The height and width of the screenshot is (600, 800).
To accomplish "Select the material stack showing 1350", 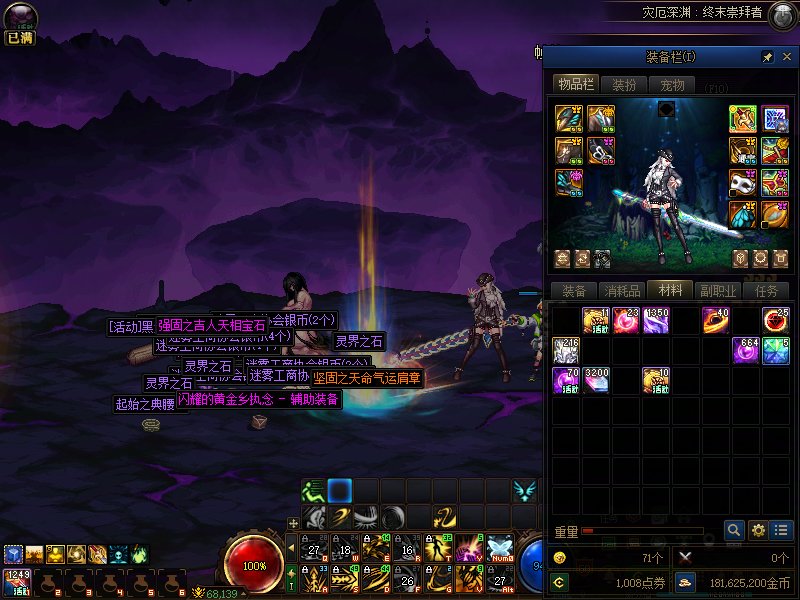I will (x=656, y=321).
